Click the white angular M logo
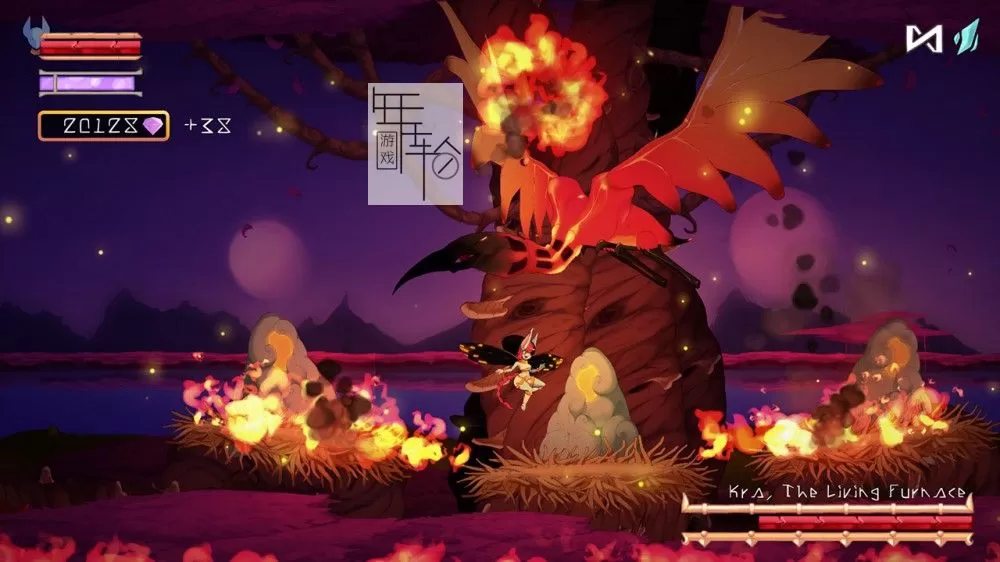 point(923,38)
